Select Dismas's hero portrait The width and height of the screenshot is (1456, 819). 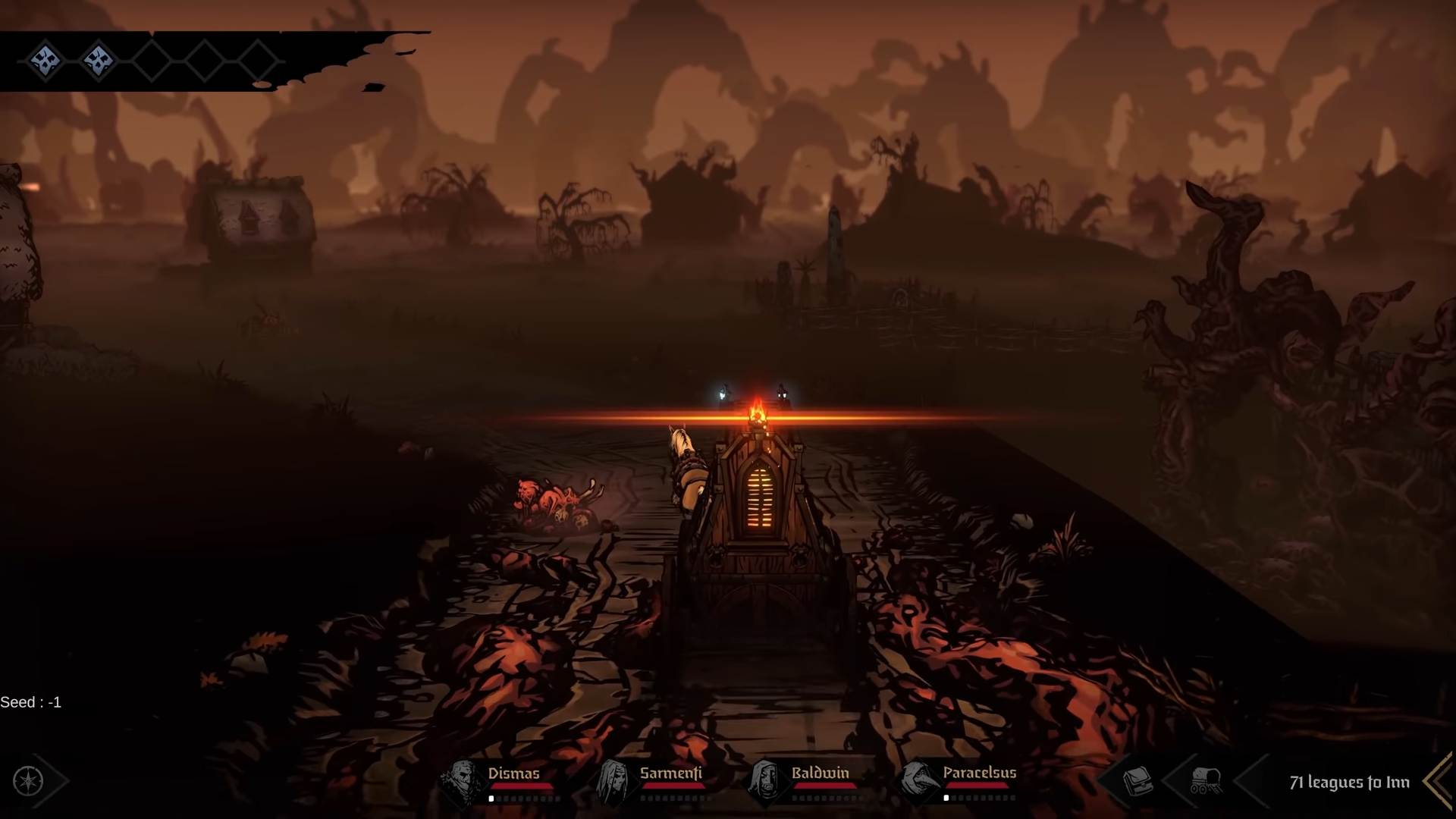[x=463, y=781]
